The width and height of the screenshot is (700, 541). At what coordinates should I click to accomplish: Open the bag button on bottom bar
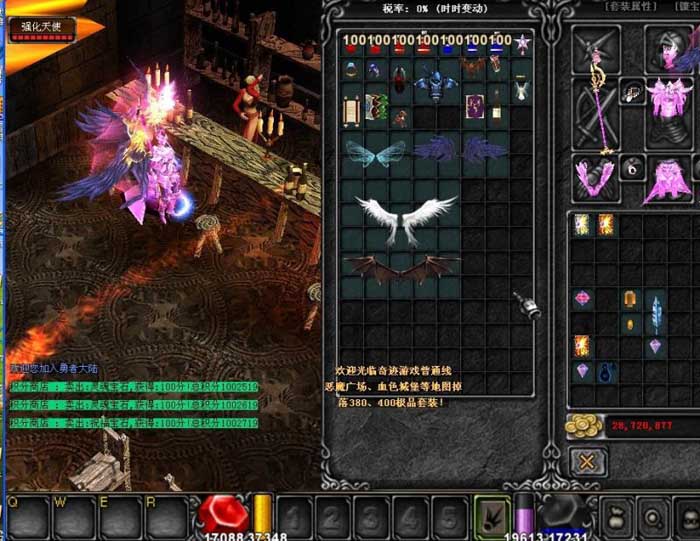(617, 518)
